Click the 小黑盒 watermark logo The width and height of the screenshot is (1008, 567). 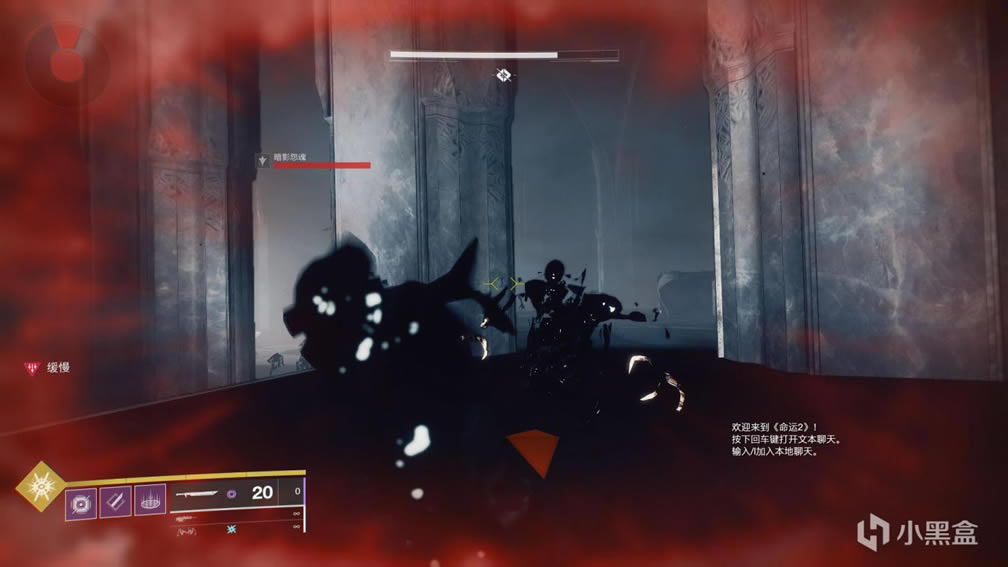tap(918, 530)
